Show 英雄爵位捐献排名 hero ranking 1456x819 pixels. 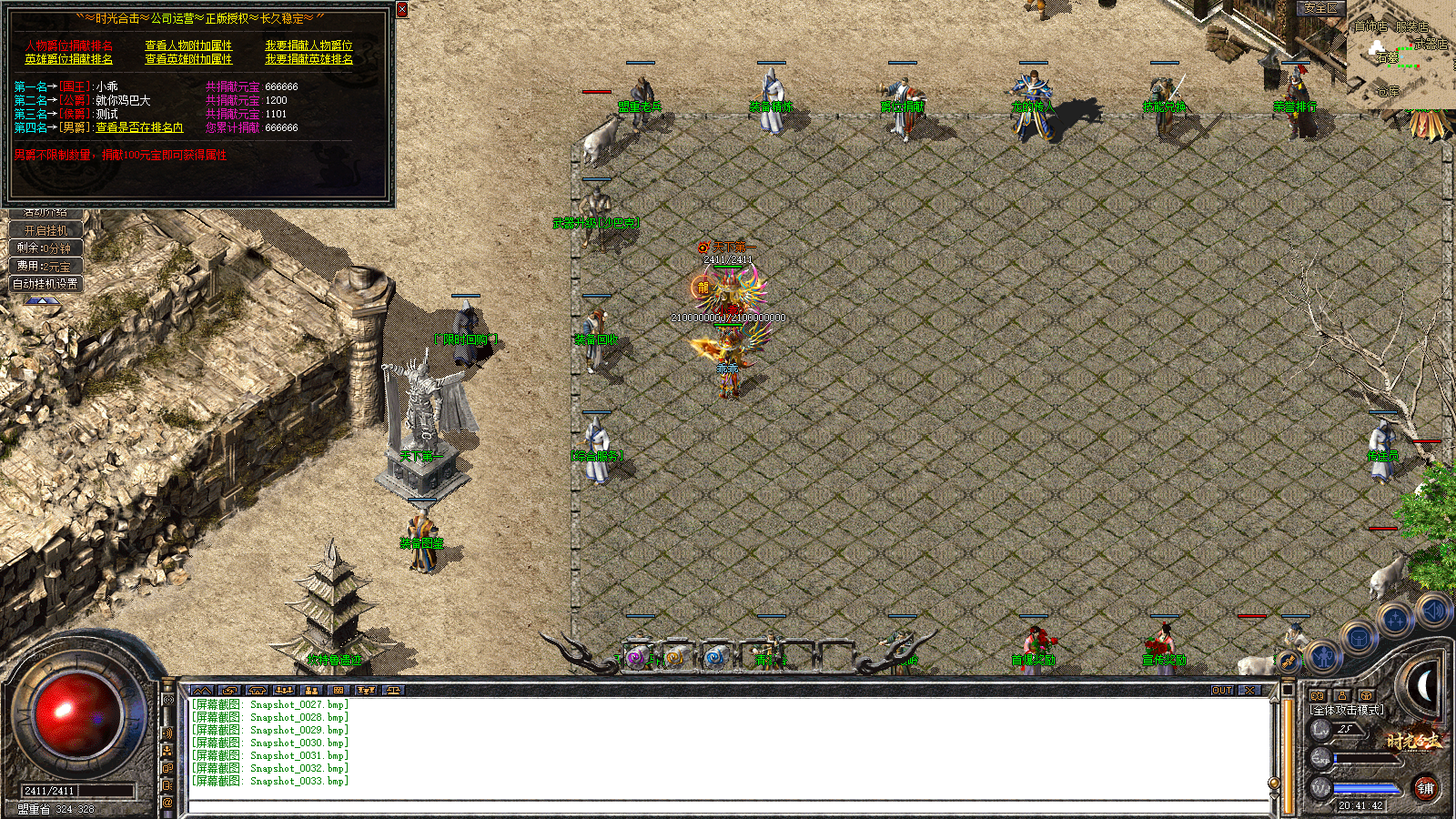(69, 59)
